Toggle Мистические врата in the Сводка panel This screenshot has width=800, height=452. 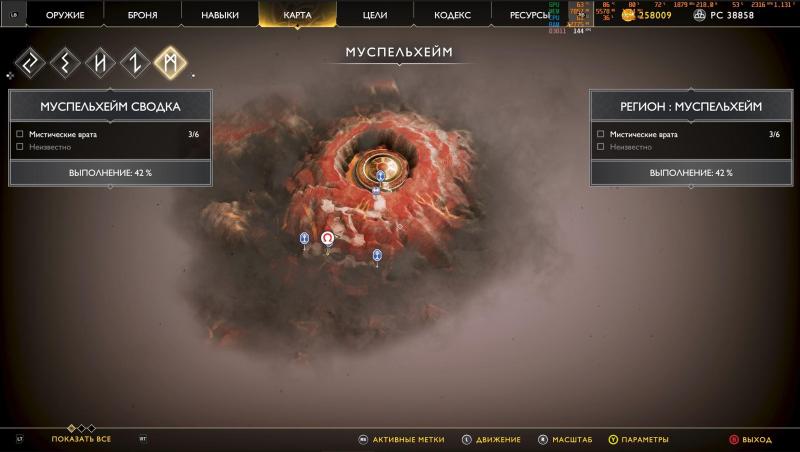(x=20, y=133)
